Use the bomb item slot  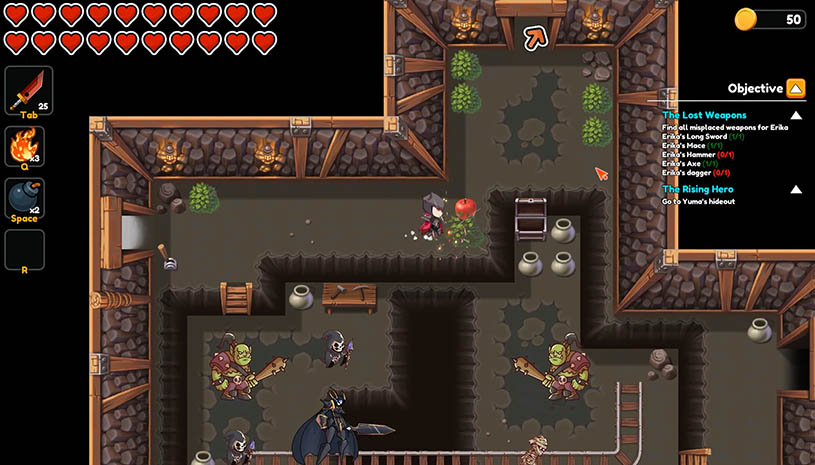point(24,198)
